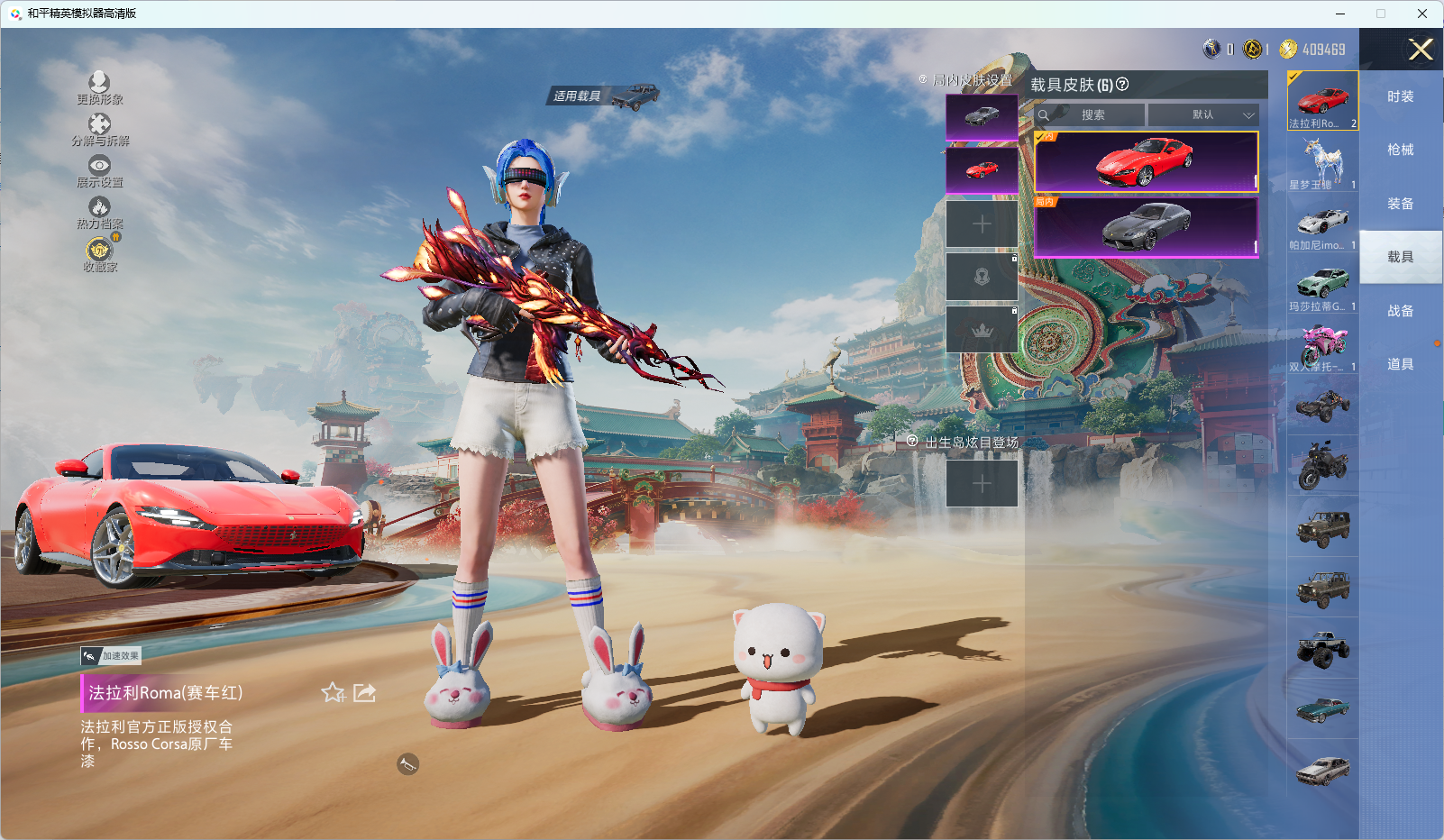Open 分解与拆解 dismantle option
The image size is (1444, 840).
point(99,129)
